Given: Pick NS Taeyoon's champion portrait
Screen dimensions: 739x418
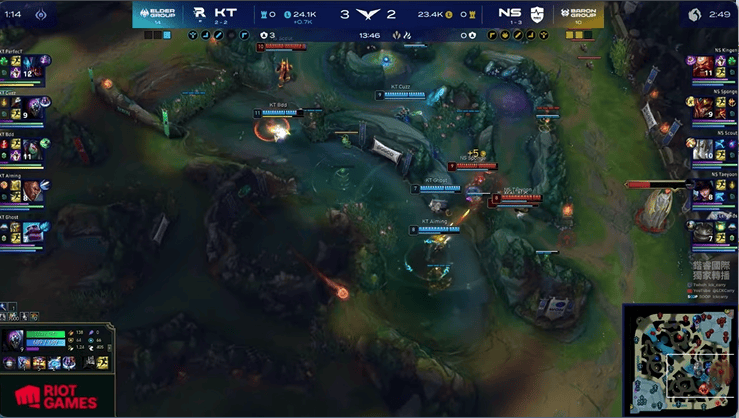Looking at the screenshot, I should (703, 190).
